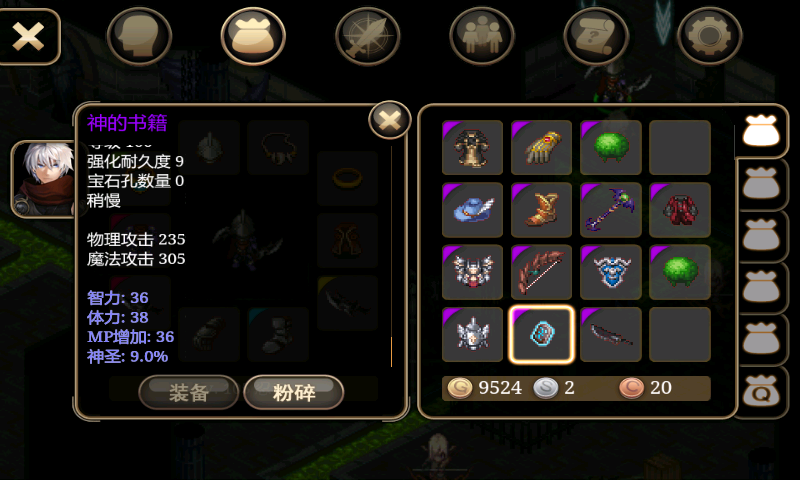Select the brown leather boots slot
Screen dimensions: 800x480
click(x=542, y=210)
